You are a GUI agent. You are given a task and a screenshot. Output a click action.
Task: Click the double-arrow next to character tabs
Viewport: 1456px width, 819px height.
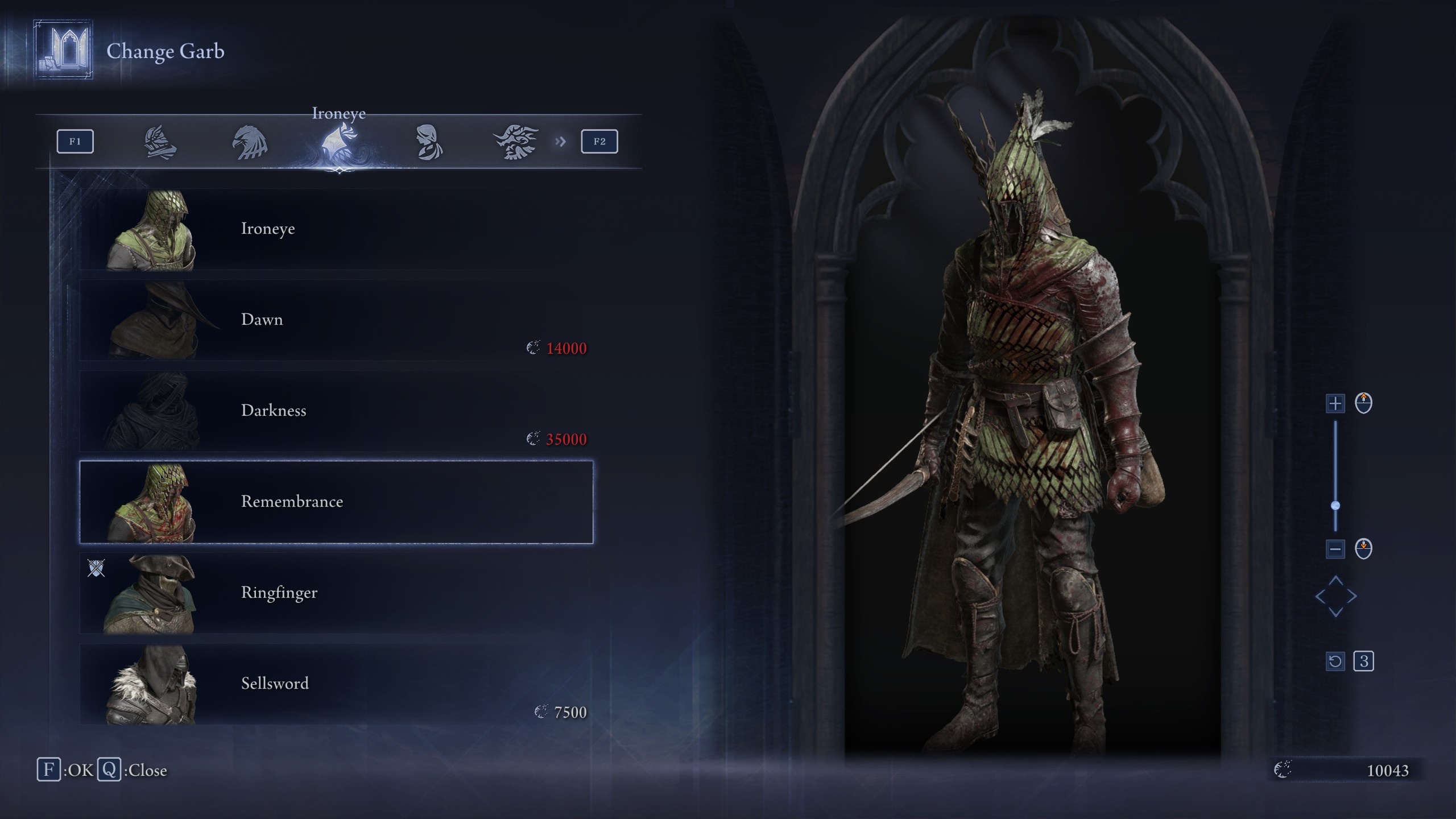[x=561, y=142]
